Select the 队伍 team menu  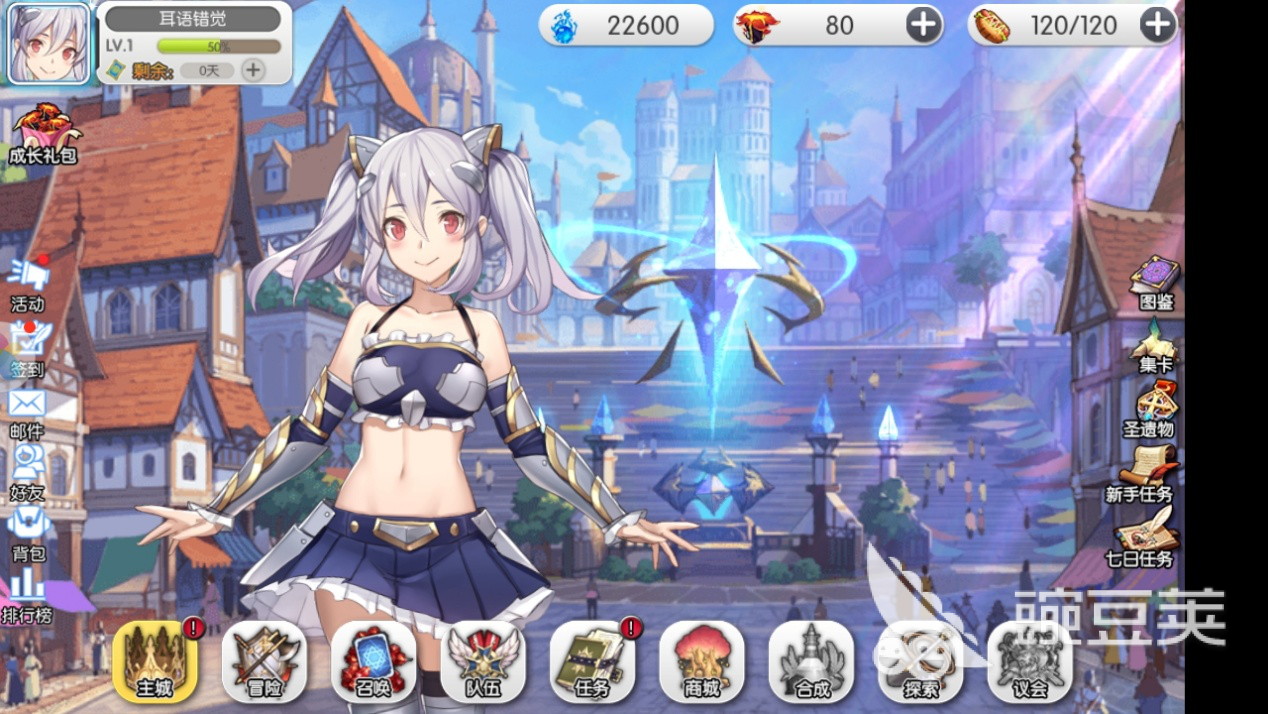(483, 661)
